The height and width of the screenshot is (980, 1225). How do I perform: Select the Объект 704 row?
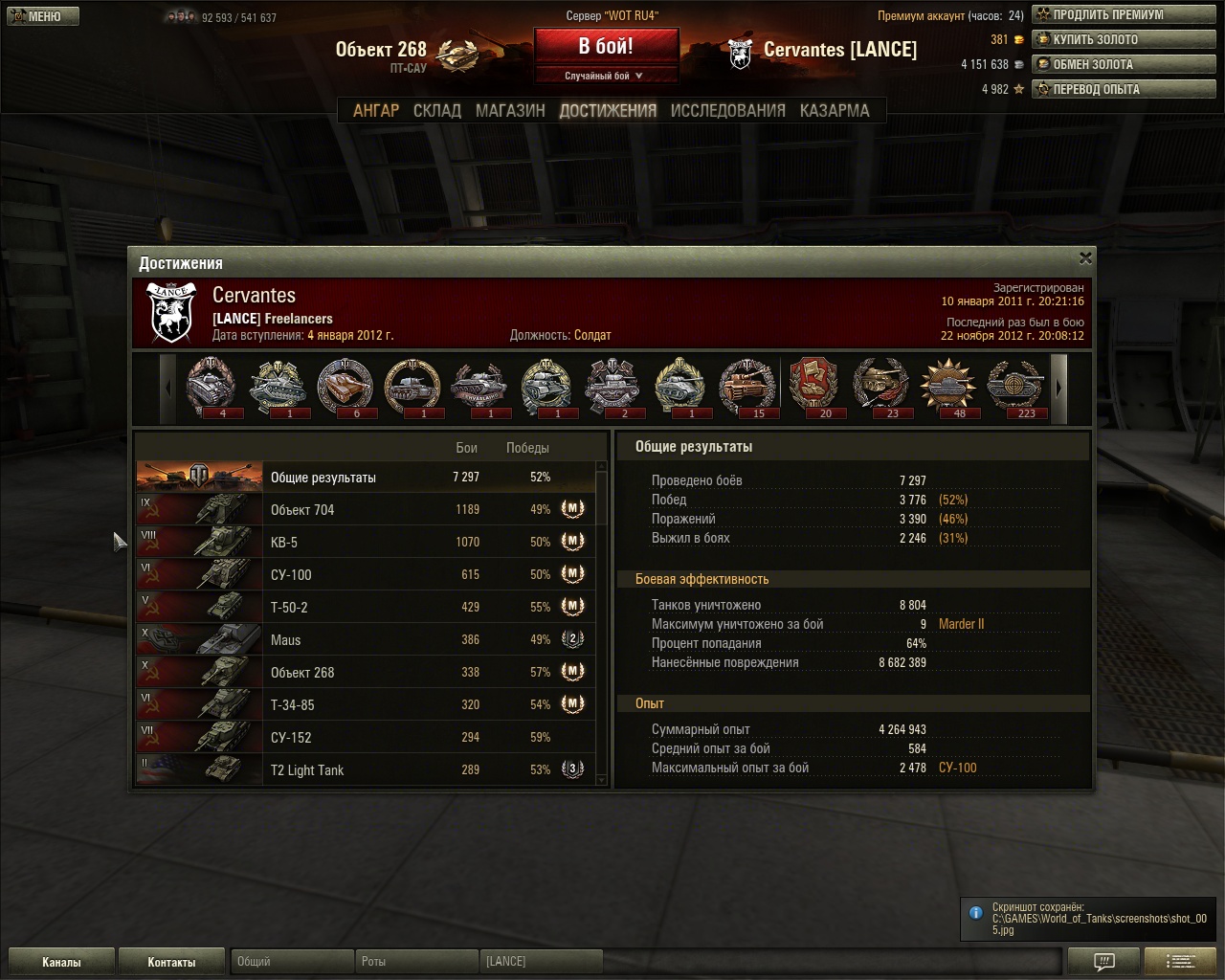click(x=366, y=510)
